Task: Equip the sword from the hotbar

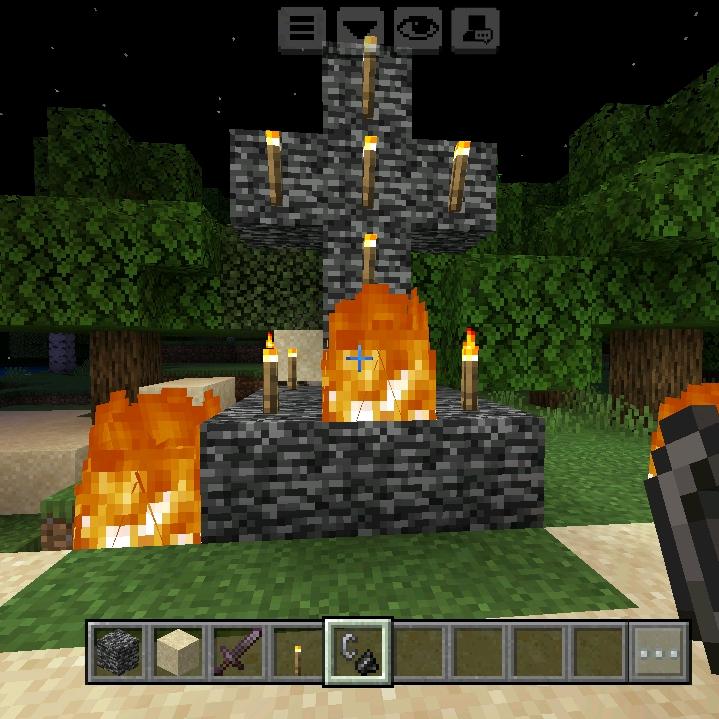Action: tap(238, 653)
